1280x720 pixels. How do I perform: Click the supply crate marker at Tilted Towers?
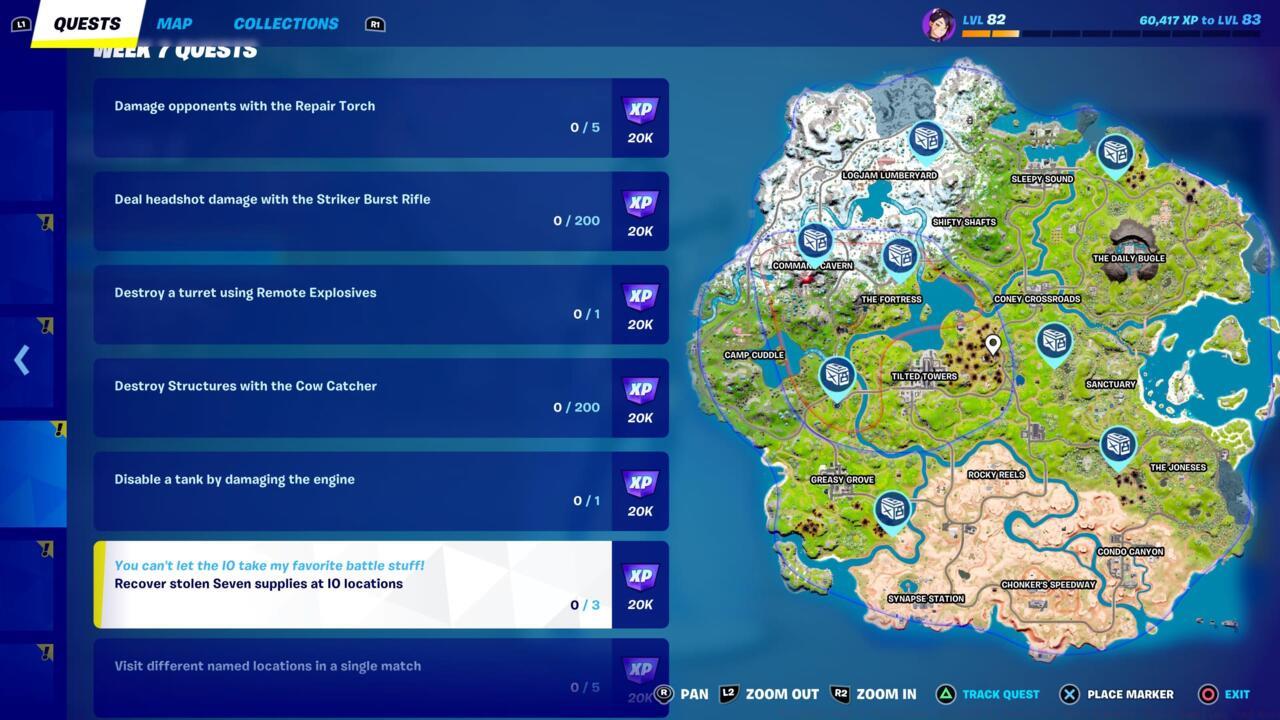pos(836,374)
